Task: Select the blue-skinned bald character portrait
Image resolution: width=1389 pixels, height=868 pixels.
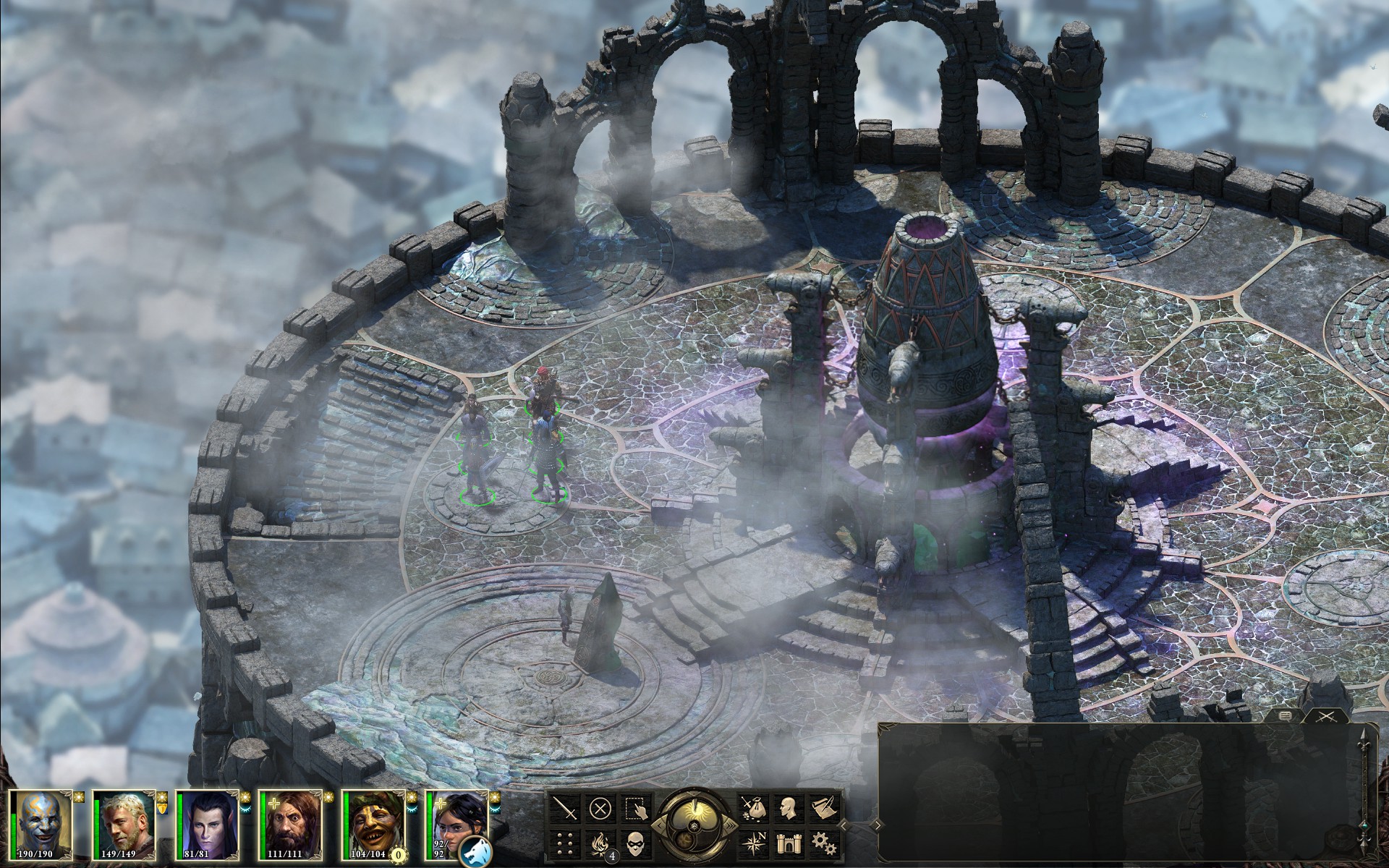Action: [43, 822]
